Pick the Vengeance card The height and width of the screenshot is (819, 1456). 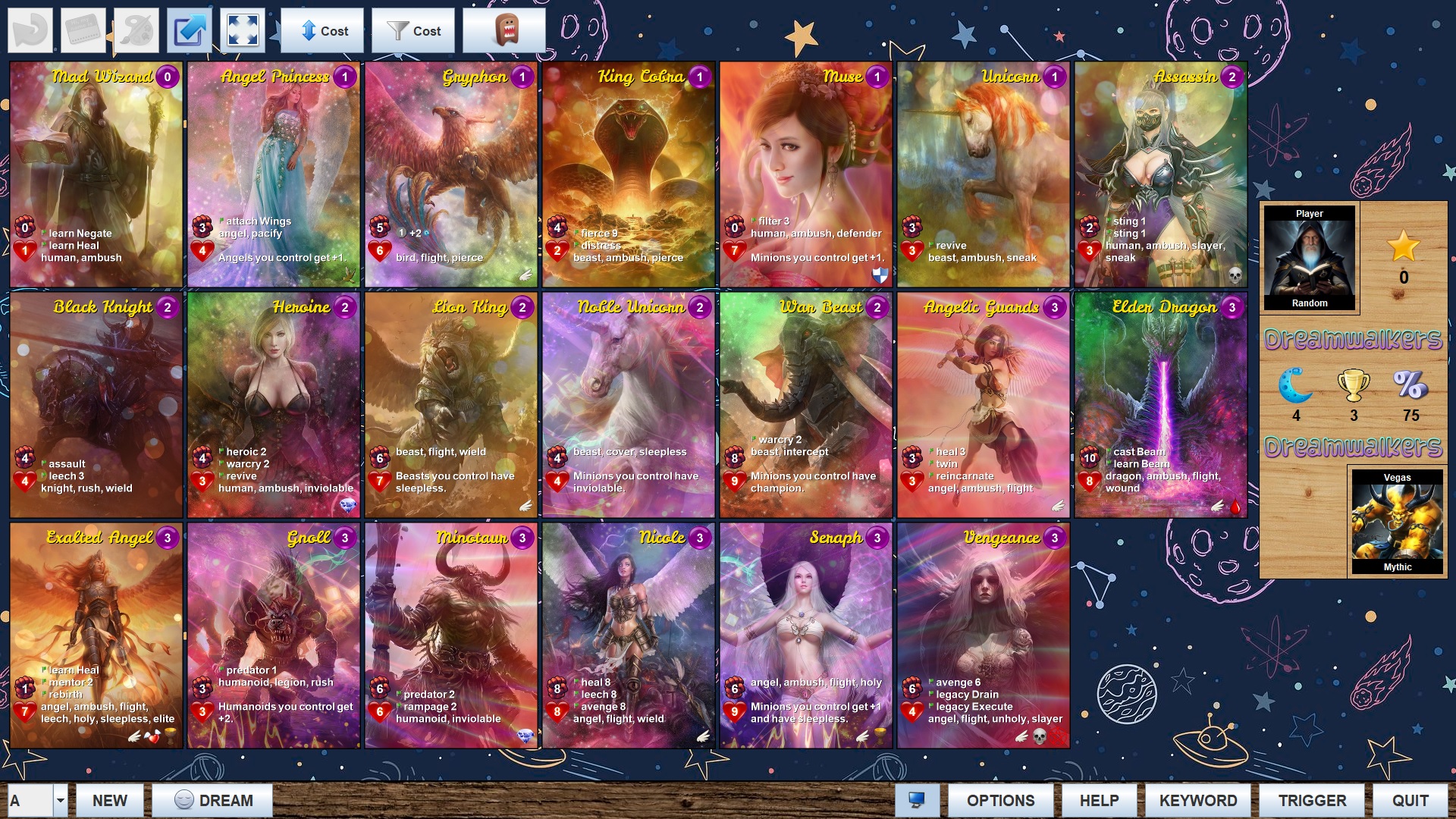click(983, 635)
